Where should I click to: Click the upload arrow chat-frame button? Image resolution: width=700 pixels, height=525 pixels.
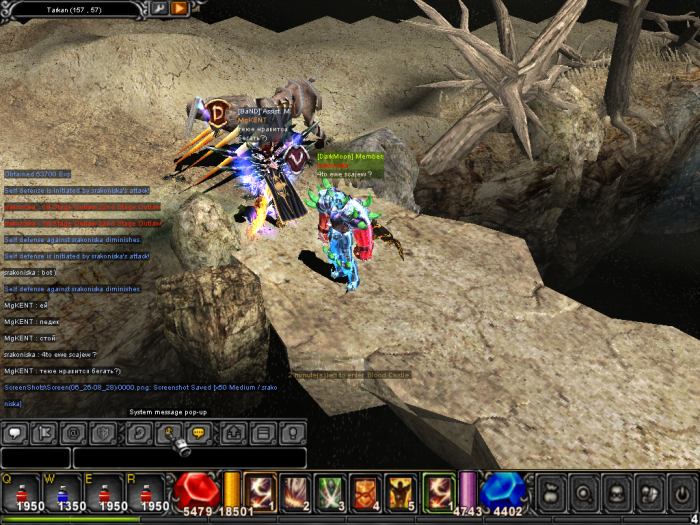click(235, 434)
